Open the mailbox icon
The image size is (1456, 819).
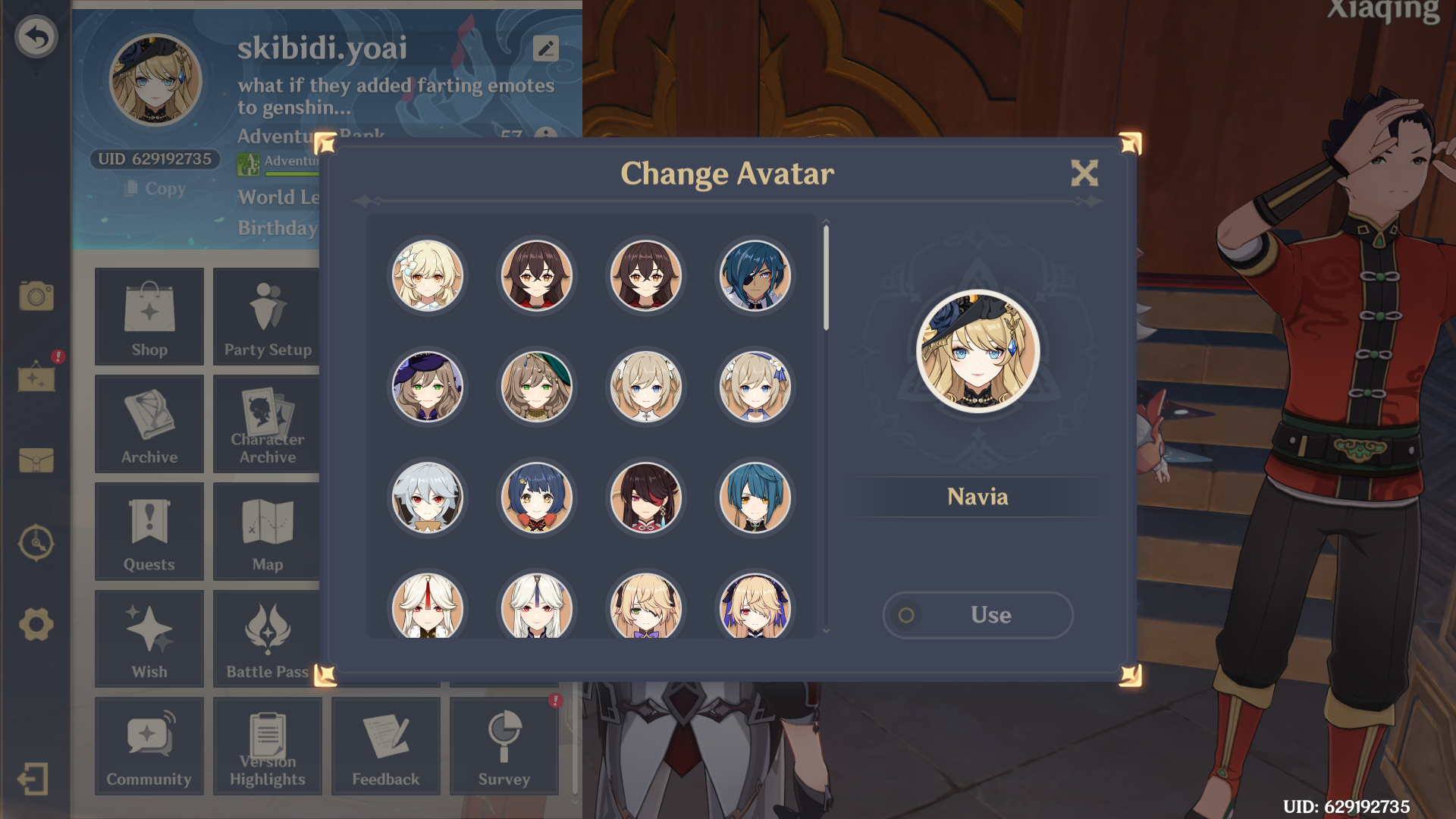click(36, 461)
